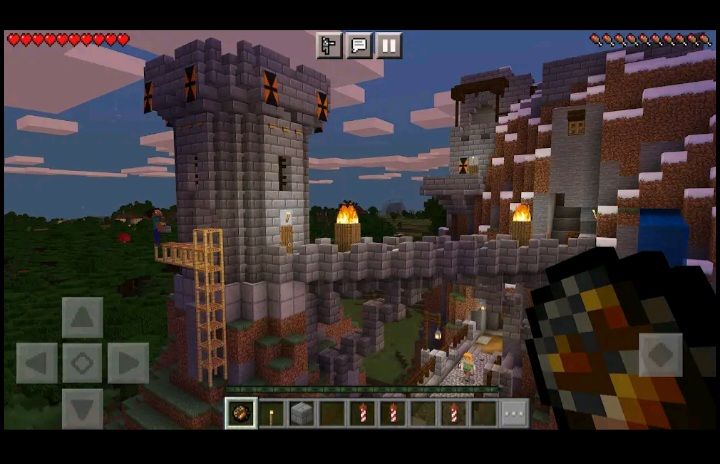Tap the move backward arrow
Viewport: 720px width, 464px height.
(82, 407)
